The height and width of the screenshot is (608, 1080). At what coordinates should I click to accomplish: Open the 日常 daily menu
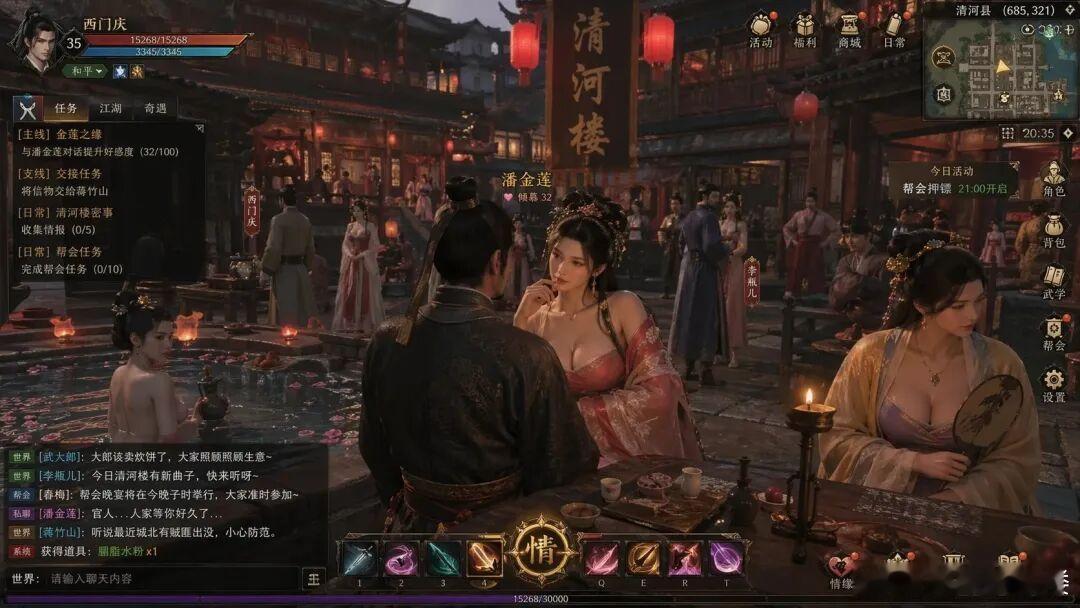click(894, 27)
